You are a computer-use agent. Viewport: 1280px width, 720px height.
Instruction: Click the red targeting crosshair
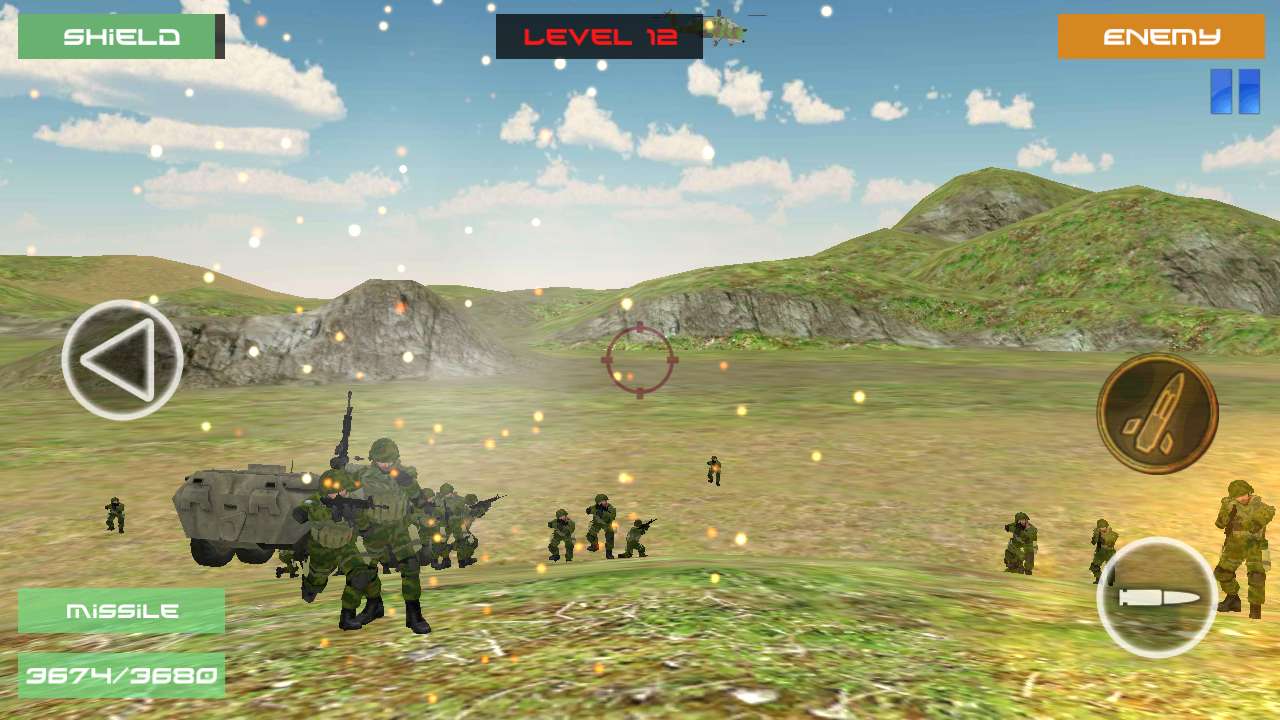640,360
